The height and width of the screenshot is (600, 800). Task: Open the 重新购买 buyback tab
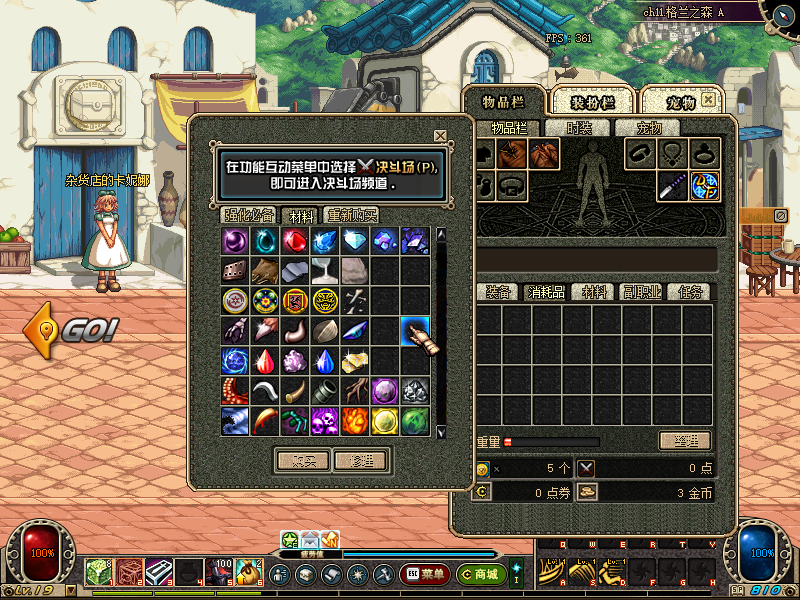coord(351,215)
